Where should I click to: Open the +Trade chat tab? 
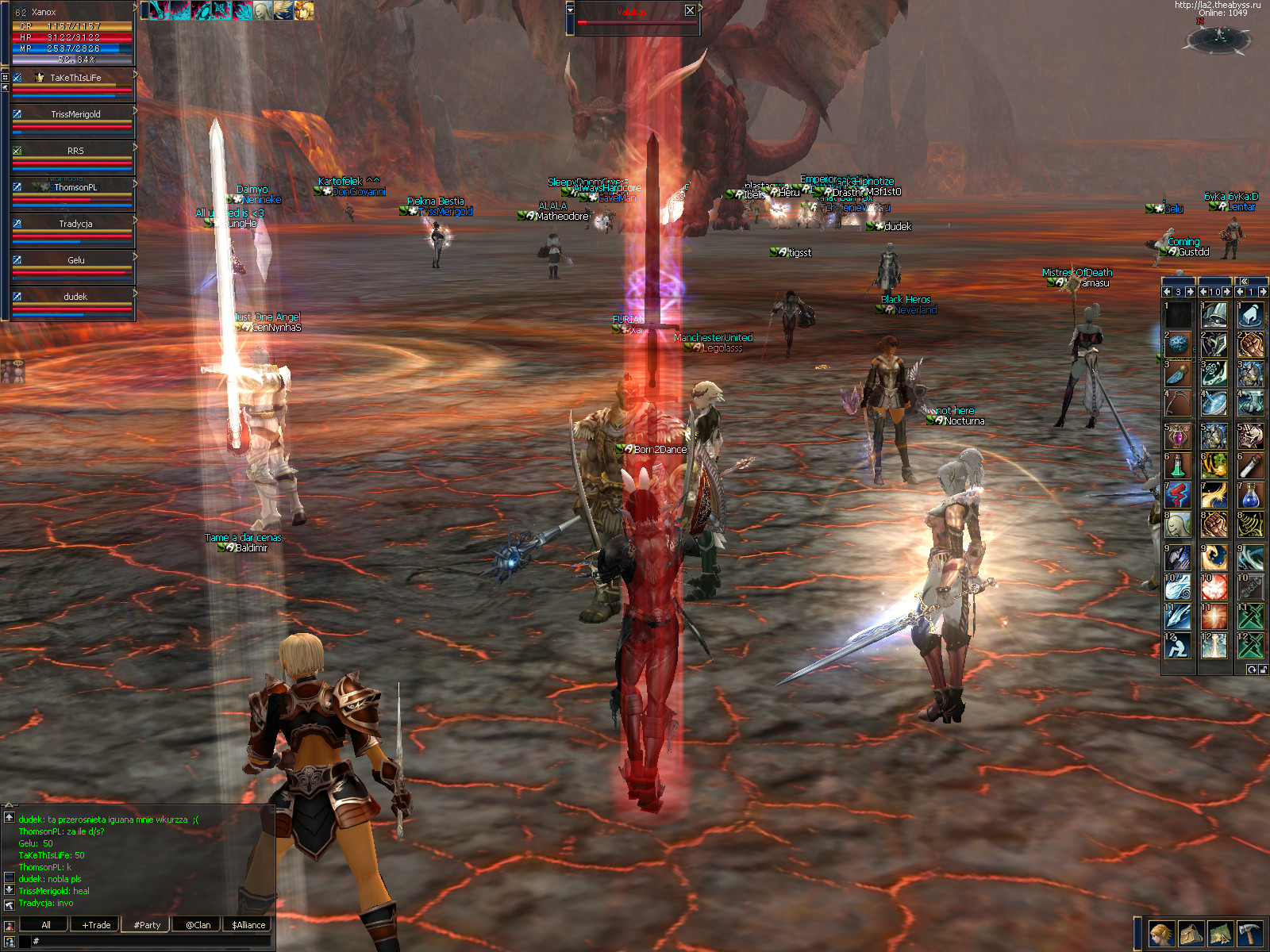pyautogui.click(x=96, y=925)
